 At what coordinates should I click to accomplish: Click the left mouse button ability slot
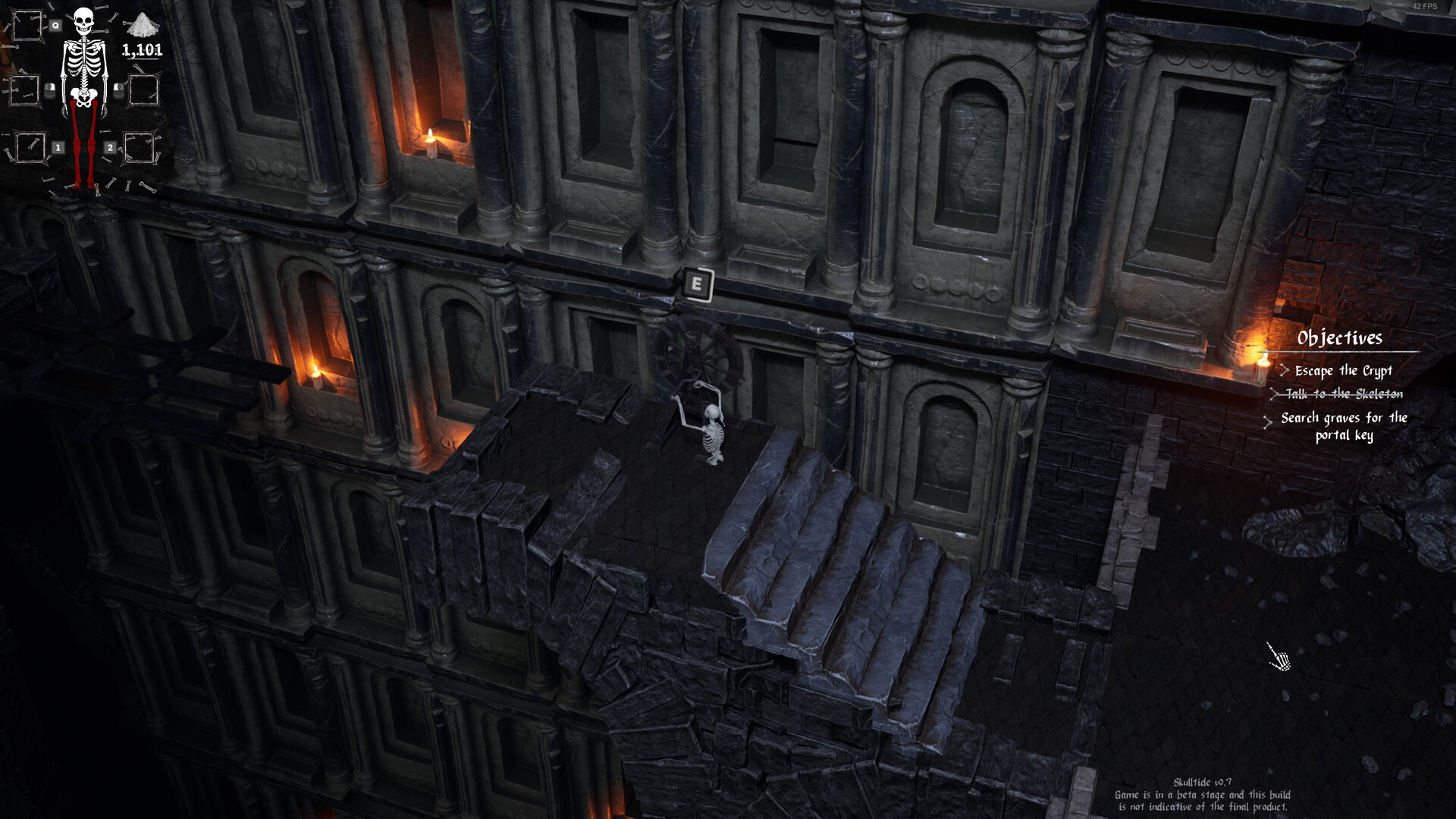coord(24,90)
